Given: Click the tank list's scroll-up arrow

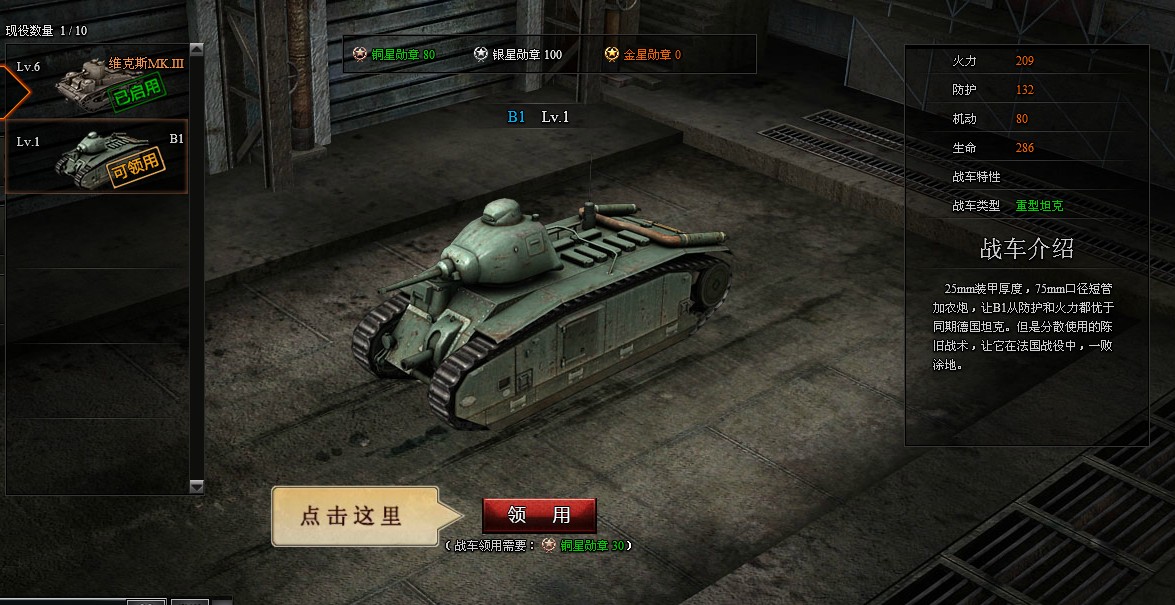Looking at the screenshot, I should click(x=196, y=49).
